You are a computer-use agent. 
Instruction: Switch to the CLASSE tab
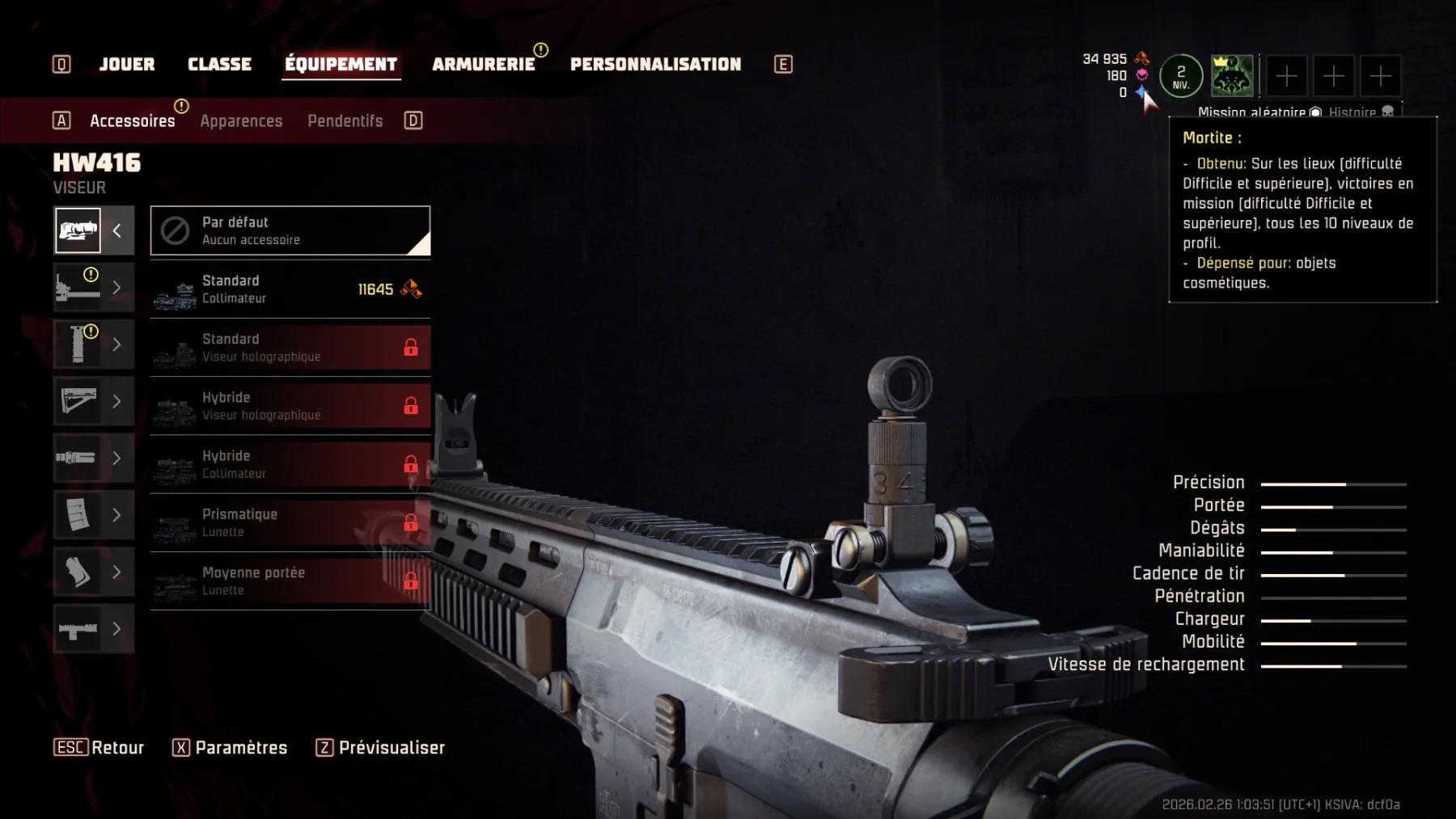pyautogui.click(x=219, y=65)
